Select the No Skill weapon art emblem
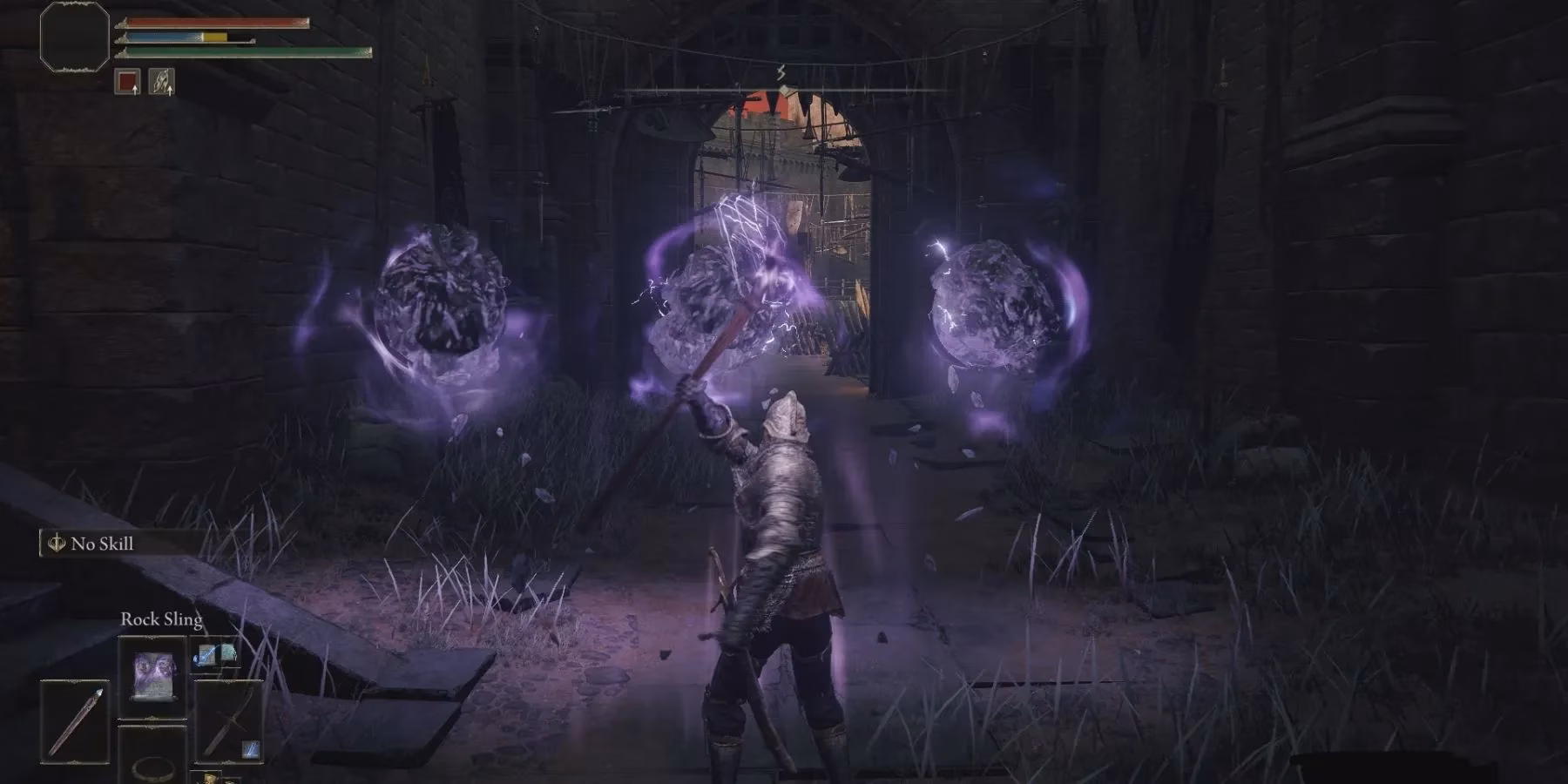Image resolution: width=1568 pixels, height=784 pixels. click(x=57, y=542)
